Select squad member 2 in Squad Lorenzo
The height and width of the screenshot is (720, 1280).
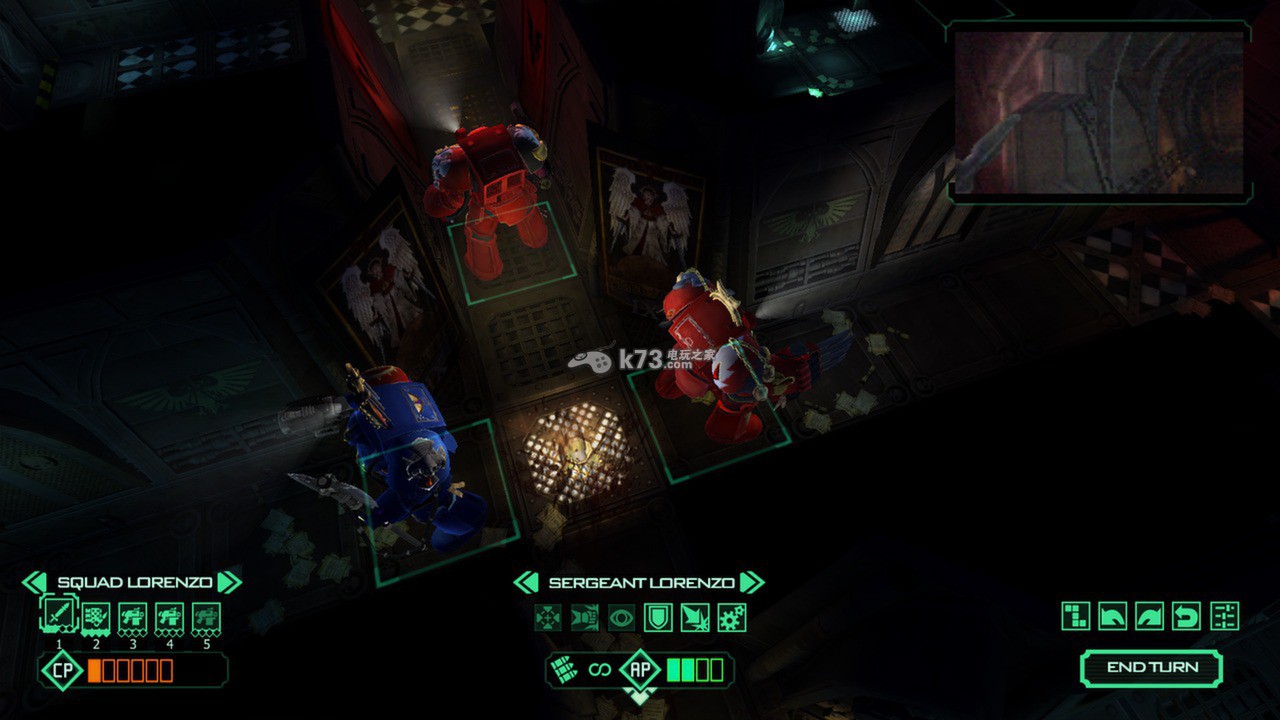(96, 616)
